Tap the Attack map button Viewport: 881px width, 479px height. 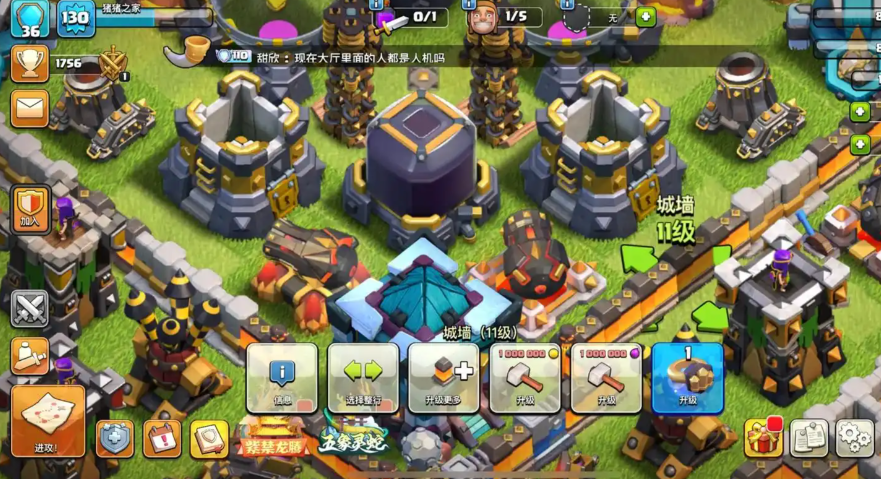pos(48,420)
